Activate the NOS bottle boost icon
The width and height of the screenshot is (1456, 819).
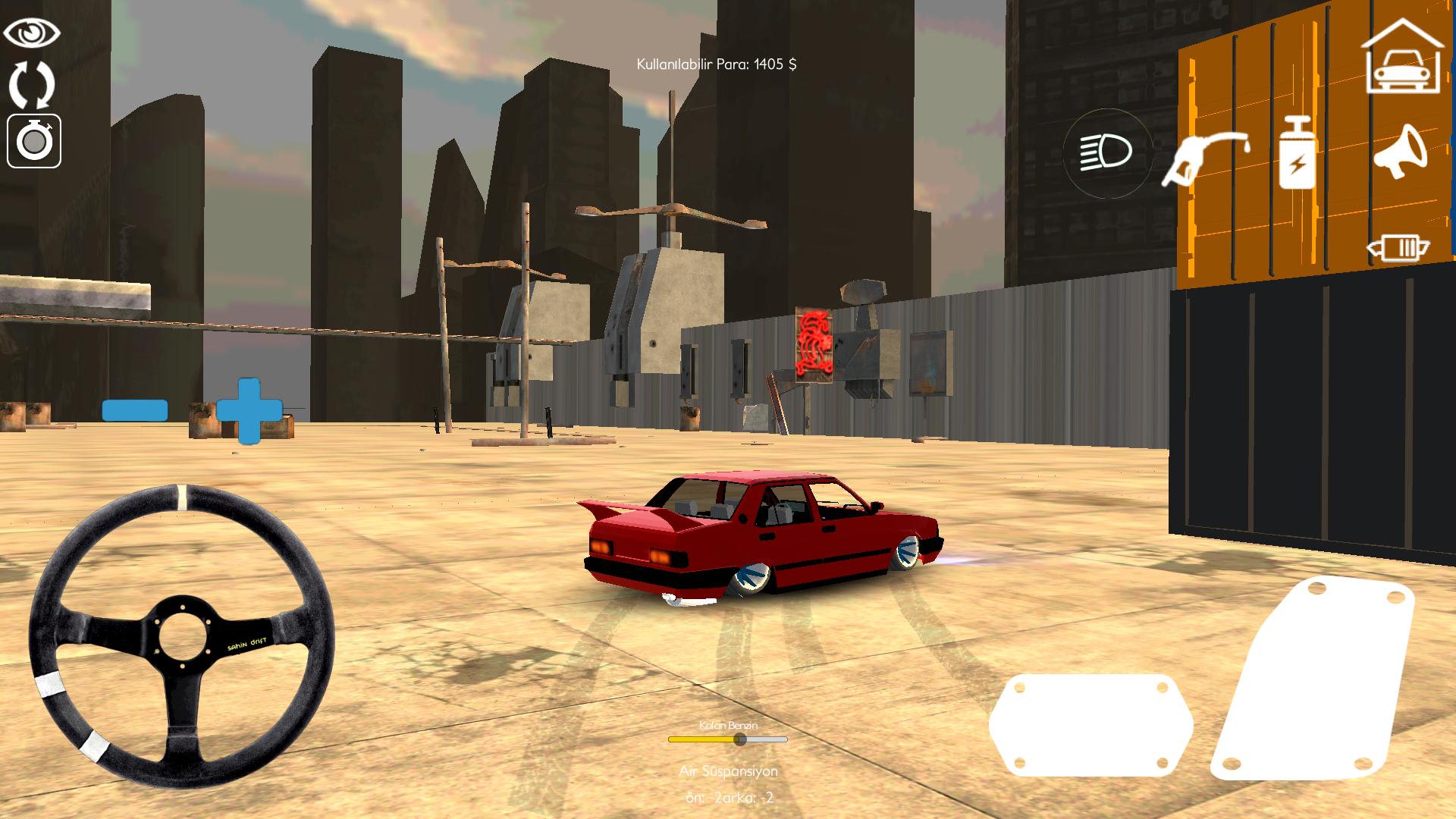[x=1298, y=152]
